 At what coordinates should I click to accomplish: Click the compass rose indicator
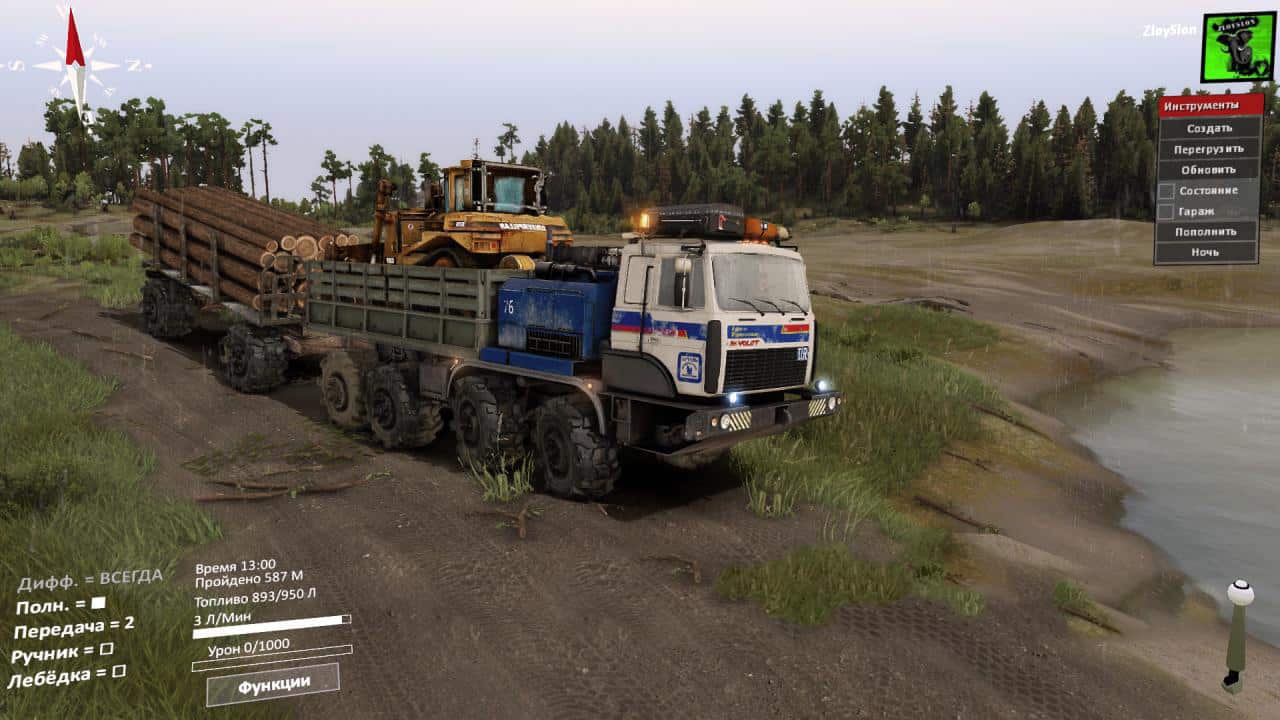coord(75,64)
